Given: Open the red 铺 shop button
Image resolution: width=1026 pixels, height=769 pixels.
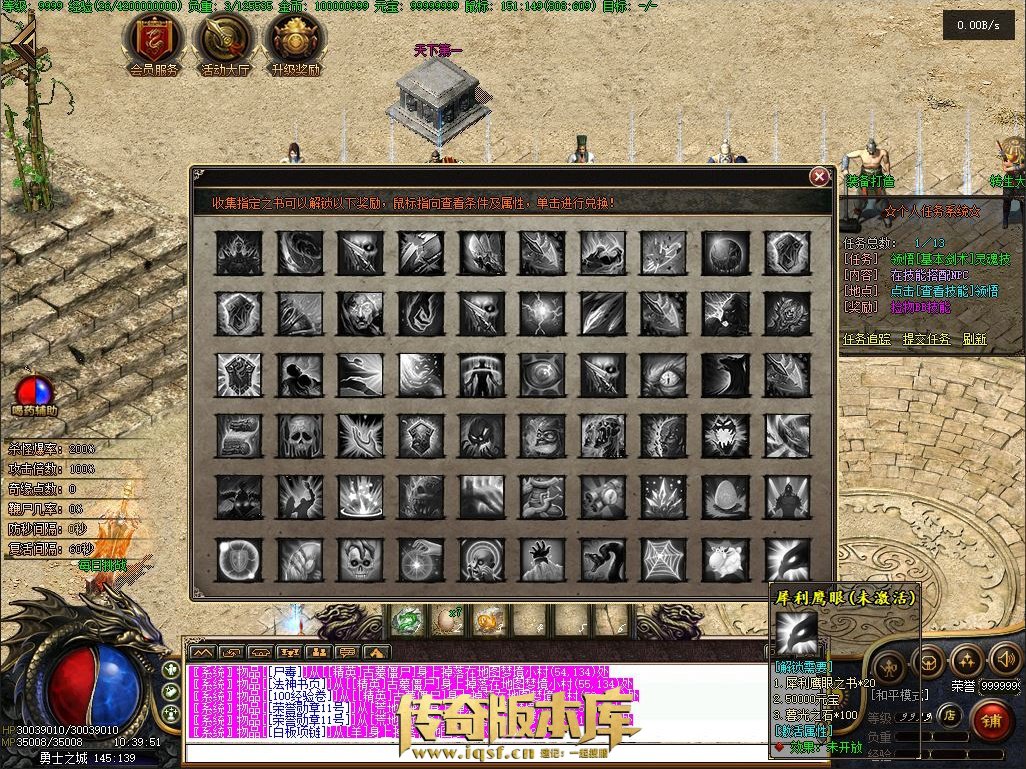Looking at the screenshot, I should [992, 720].
